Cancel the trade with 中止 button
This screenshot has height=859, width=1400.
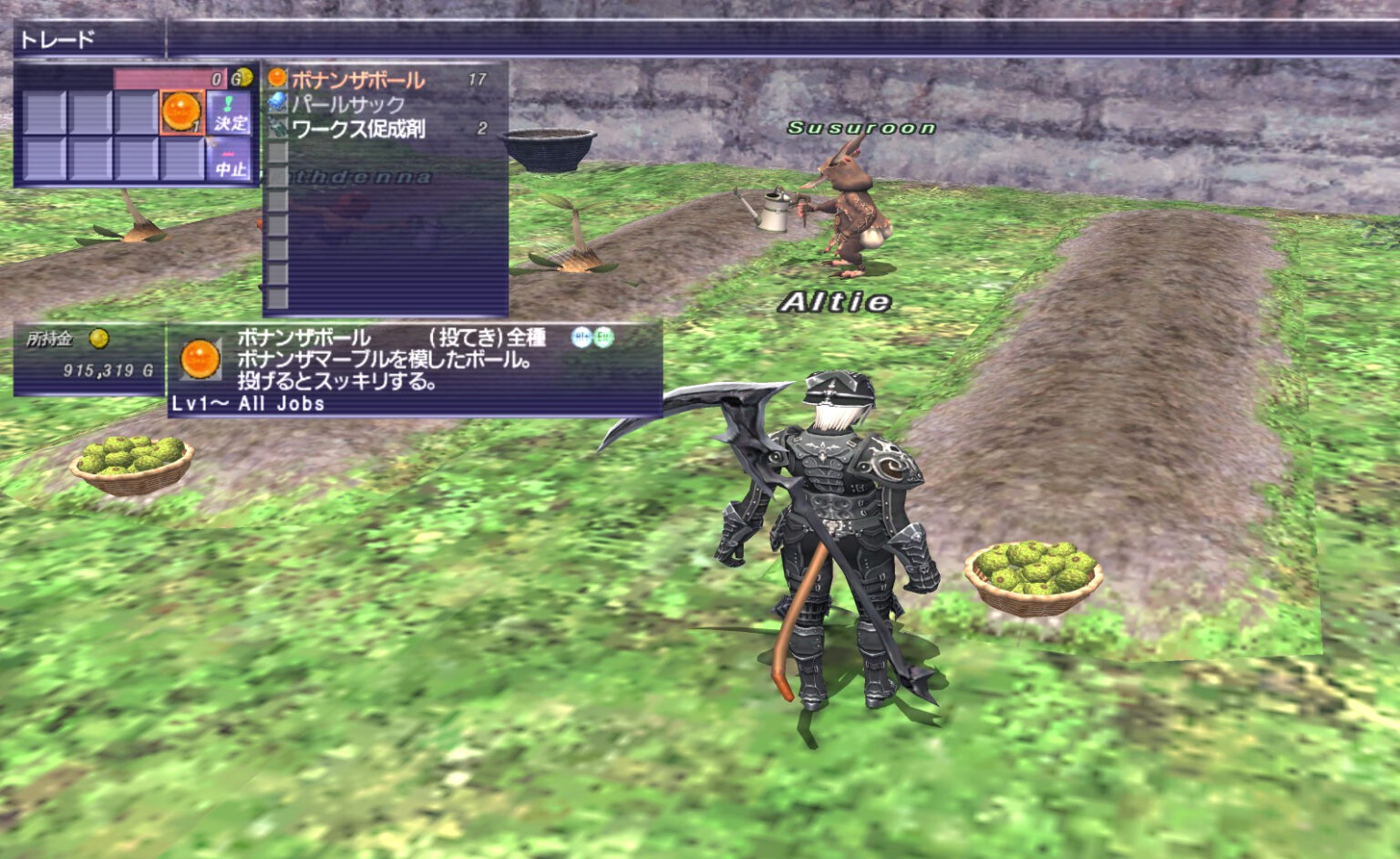(x=231, y=161)
